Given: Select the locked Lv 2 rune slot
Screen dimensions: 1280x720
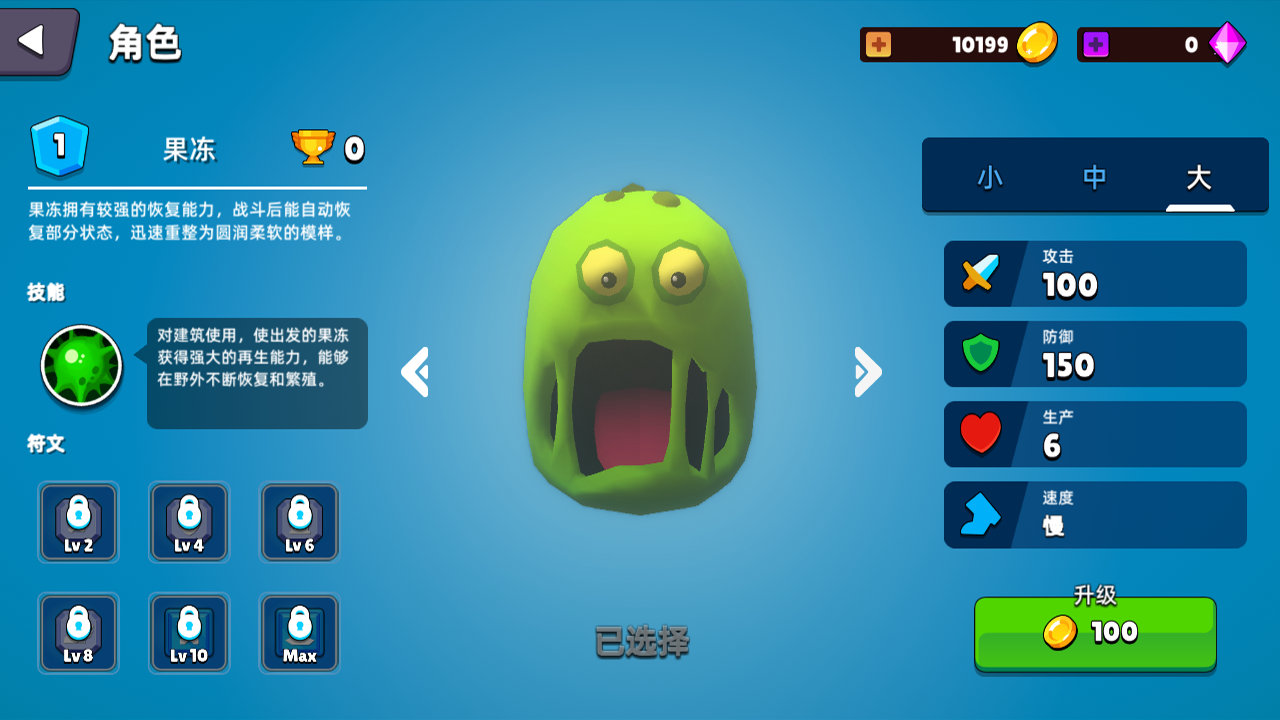Looking at the screenshot, I should 79,522.
